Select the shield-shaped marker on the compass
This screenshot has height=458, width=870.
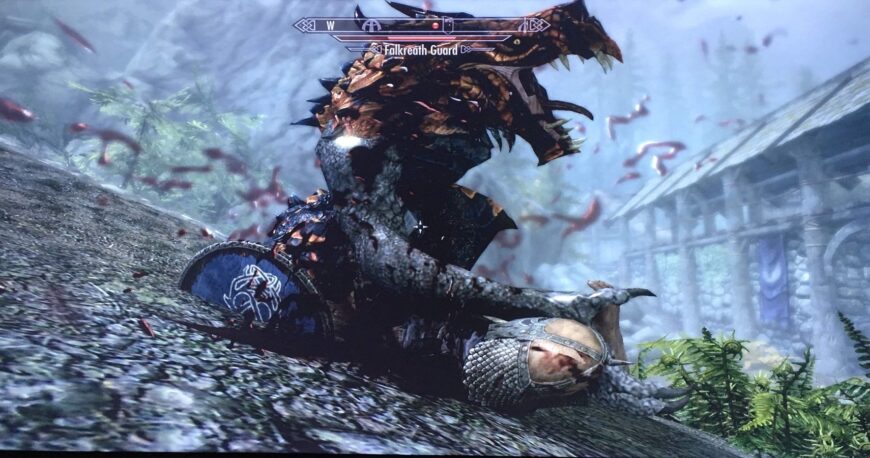448,24
